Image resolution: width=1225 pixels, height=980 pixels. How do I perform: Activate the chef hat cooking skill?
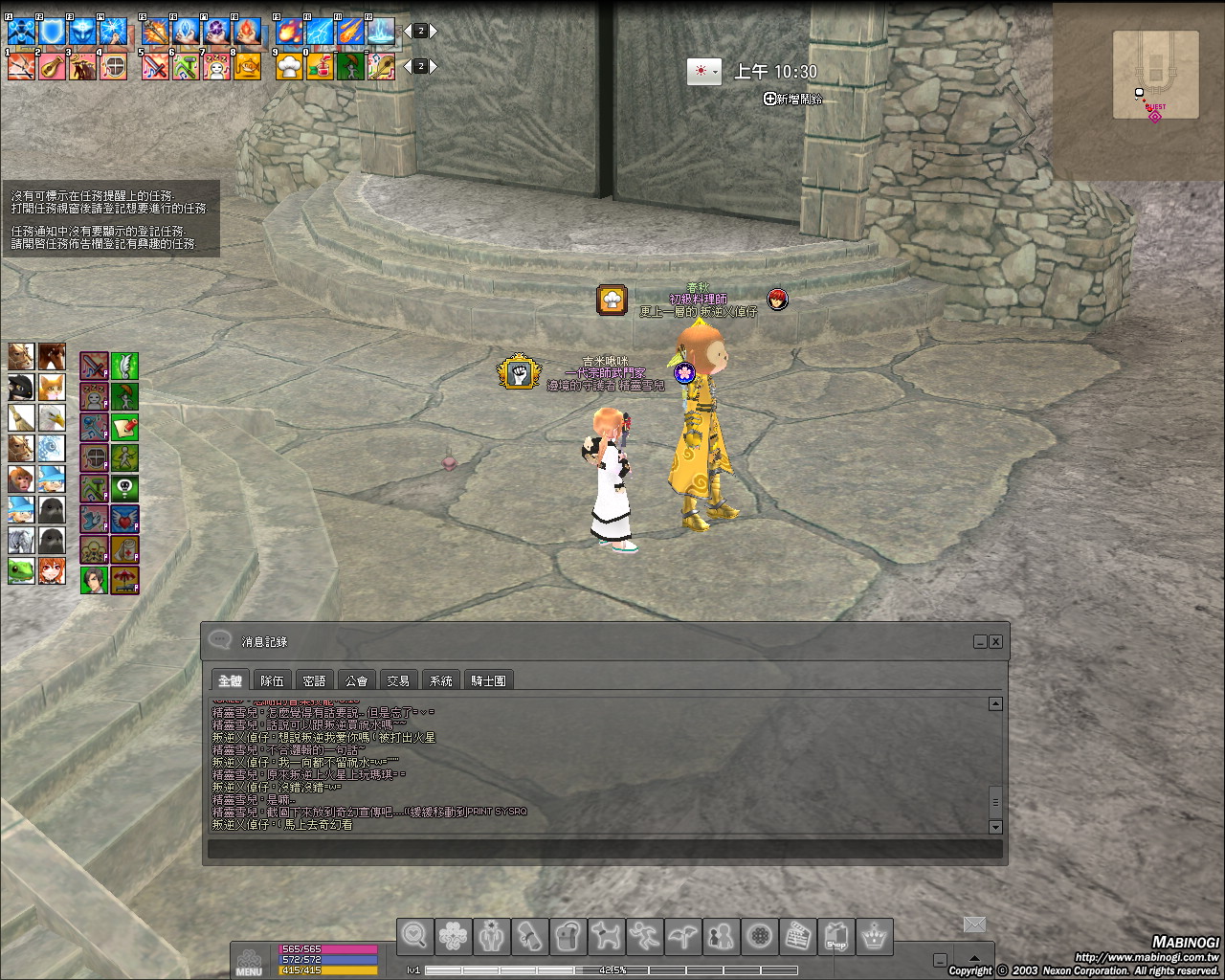[289, 66]
